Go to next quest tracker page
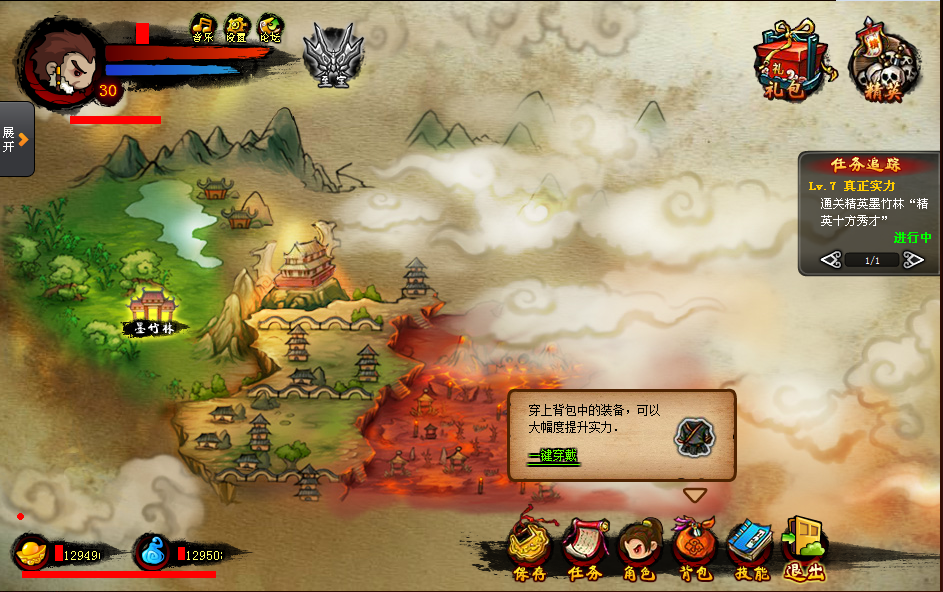 click(913, 260)
